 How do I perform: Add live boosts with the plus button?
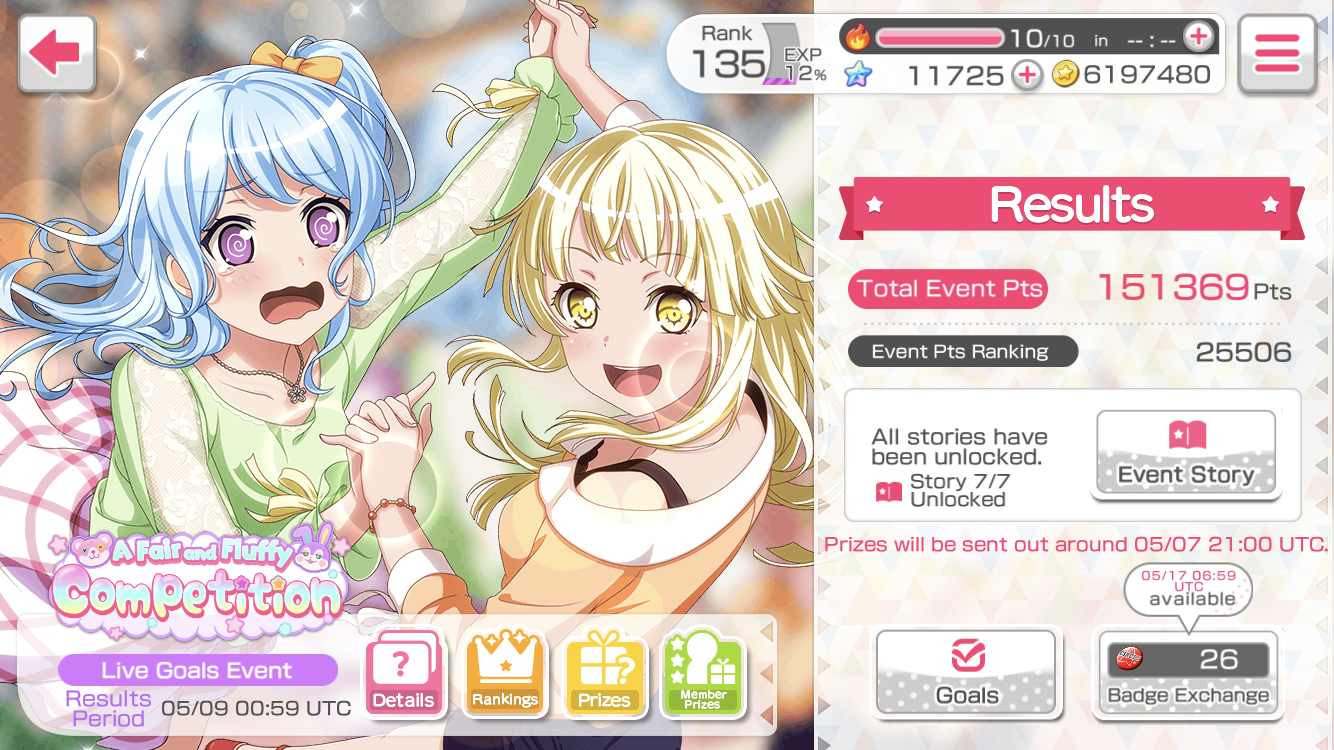pos(1197,38)
